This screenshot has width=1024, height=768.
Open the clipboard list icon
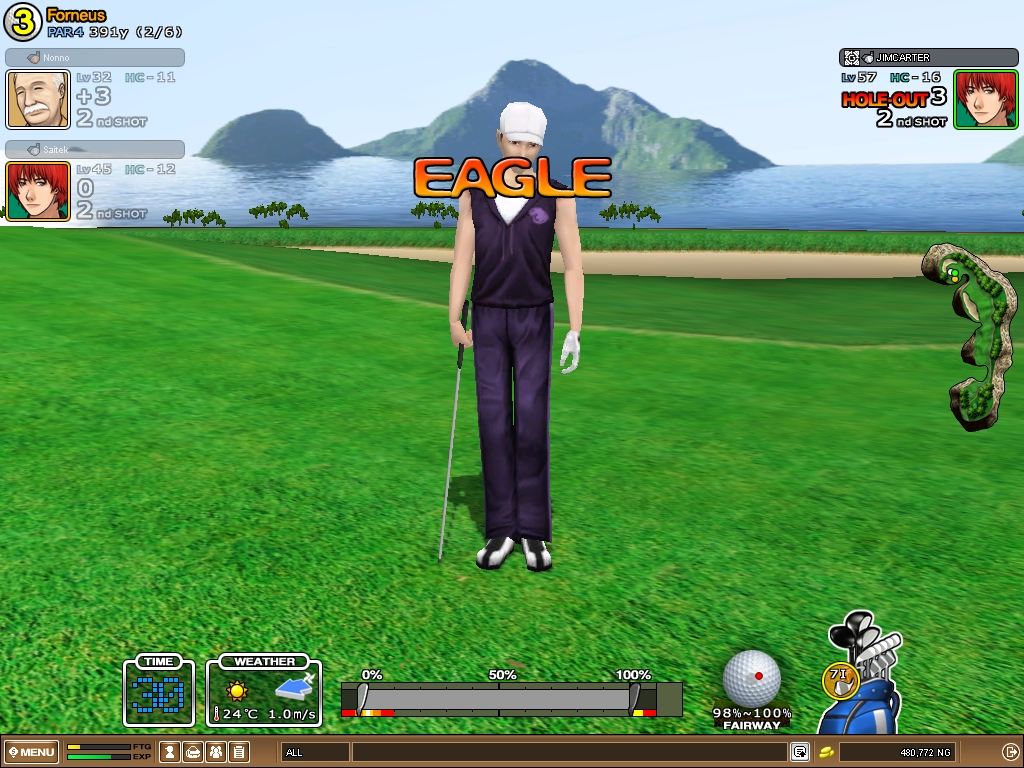coord(239,752)
